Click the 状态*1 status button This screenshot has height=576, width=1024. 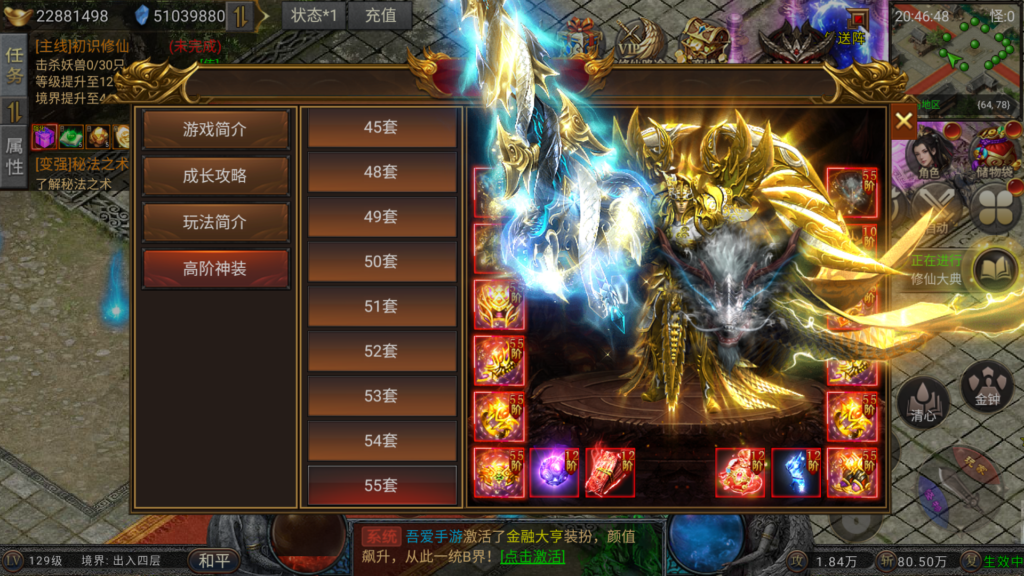(x=313, y=15)
